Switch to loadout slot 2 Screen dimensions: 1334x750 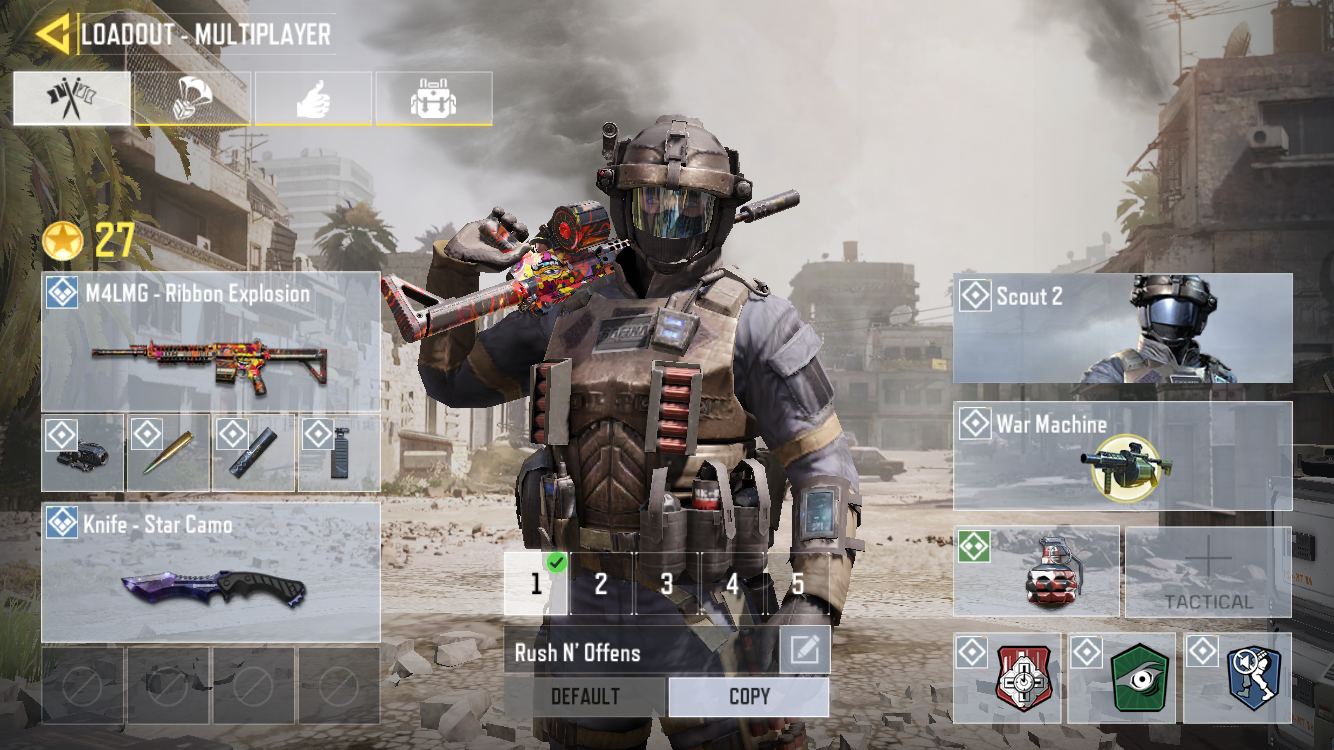[601, 584]
